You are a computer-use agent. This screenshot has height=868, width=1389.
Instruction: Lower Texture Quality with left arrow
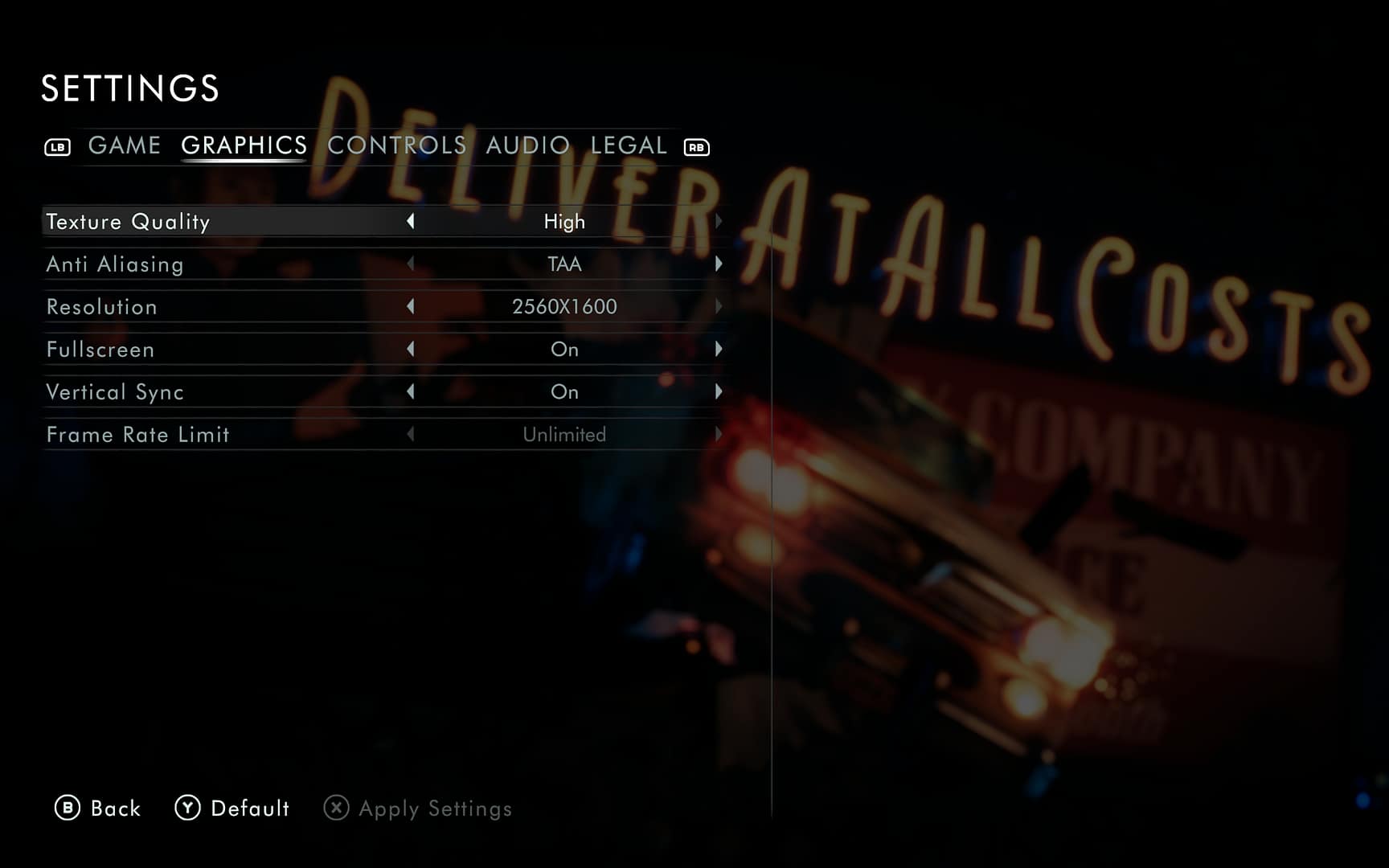[411, 221]
